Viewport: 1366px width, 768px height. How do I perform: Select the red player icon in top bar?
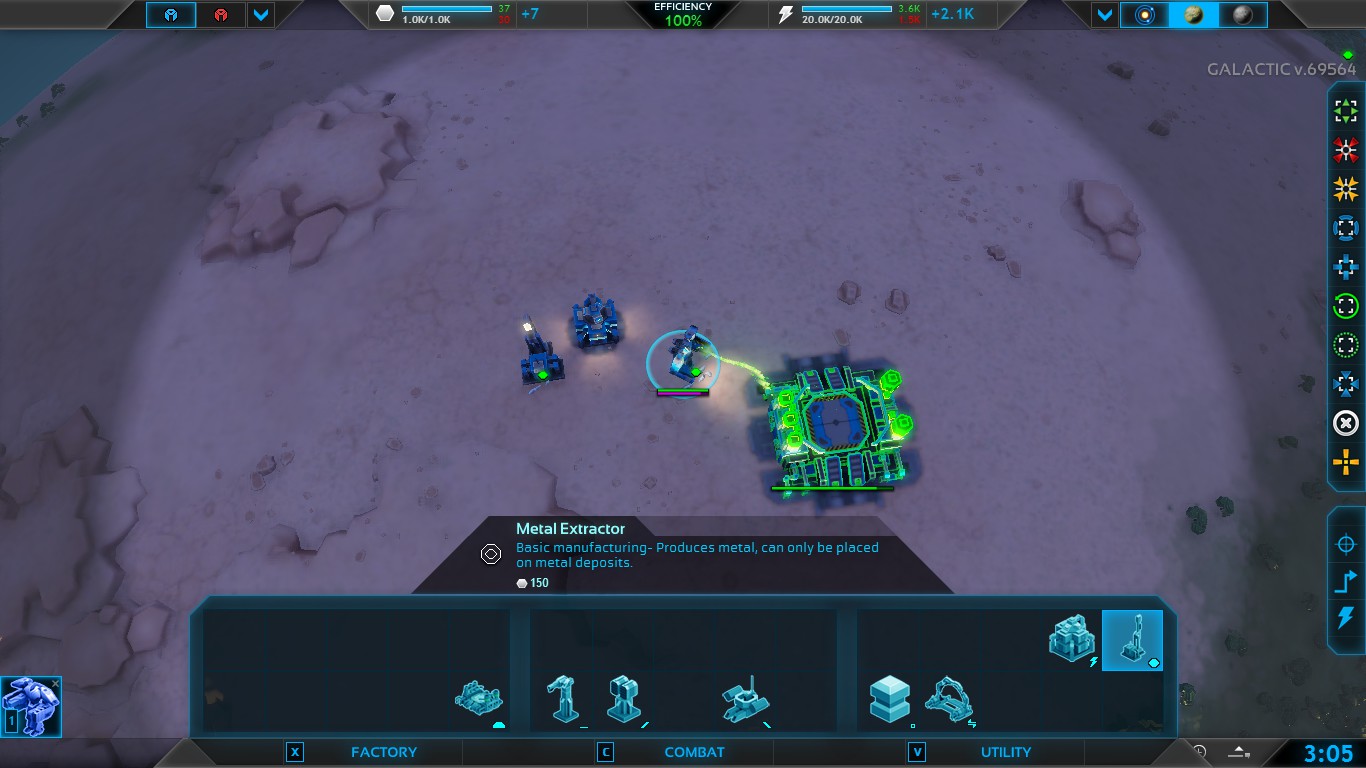[x=220, y=15]
